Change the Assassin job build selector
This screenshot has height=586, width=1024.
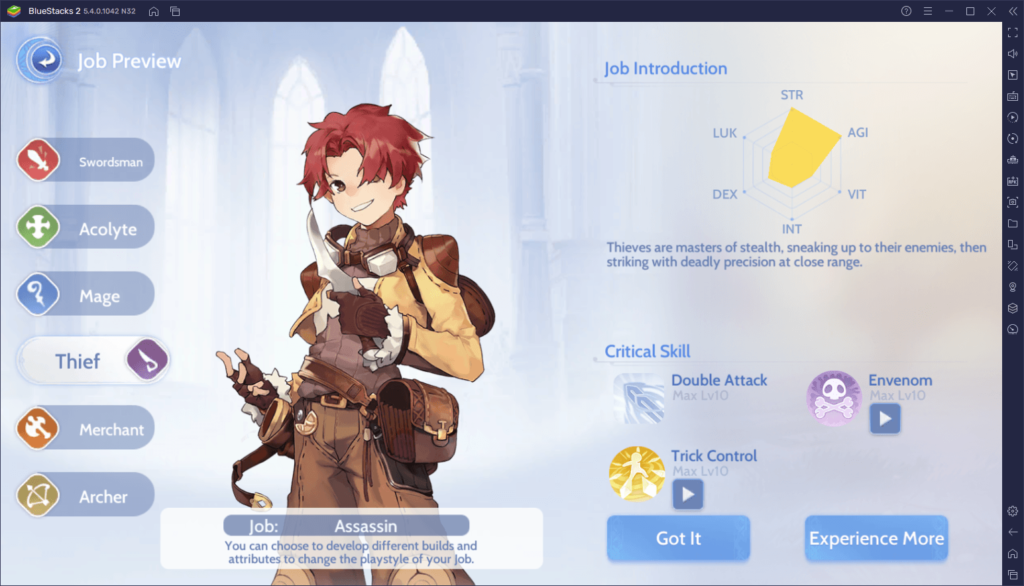[346, 525]
